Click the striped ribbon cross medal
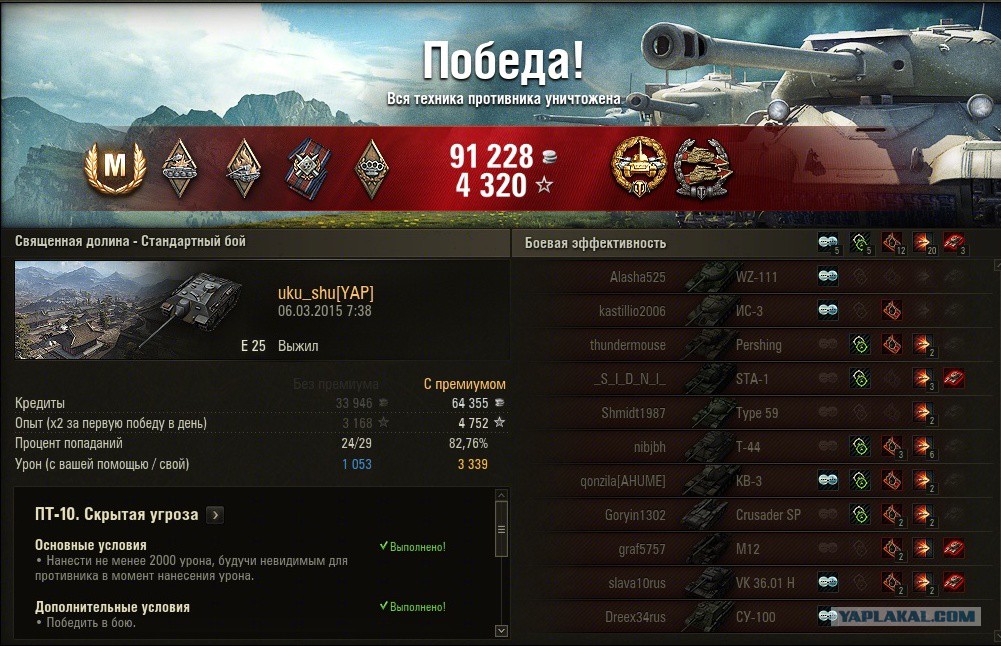The image size is (1001, 646). pos(308,167)
